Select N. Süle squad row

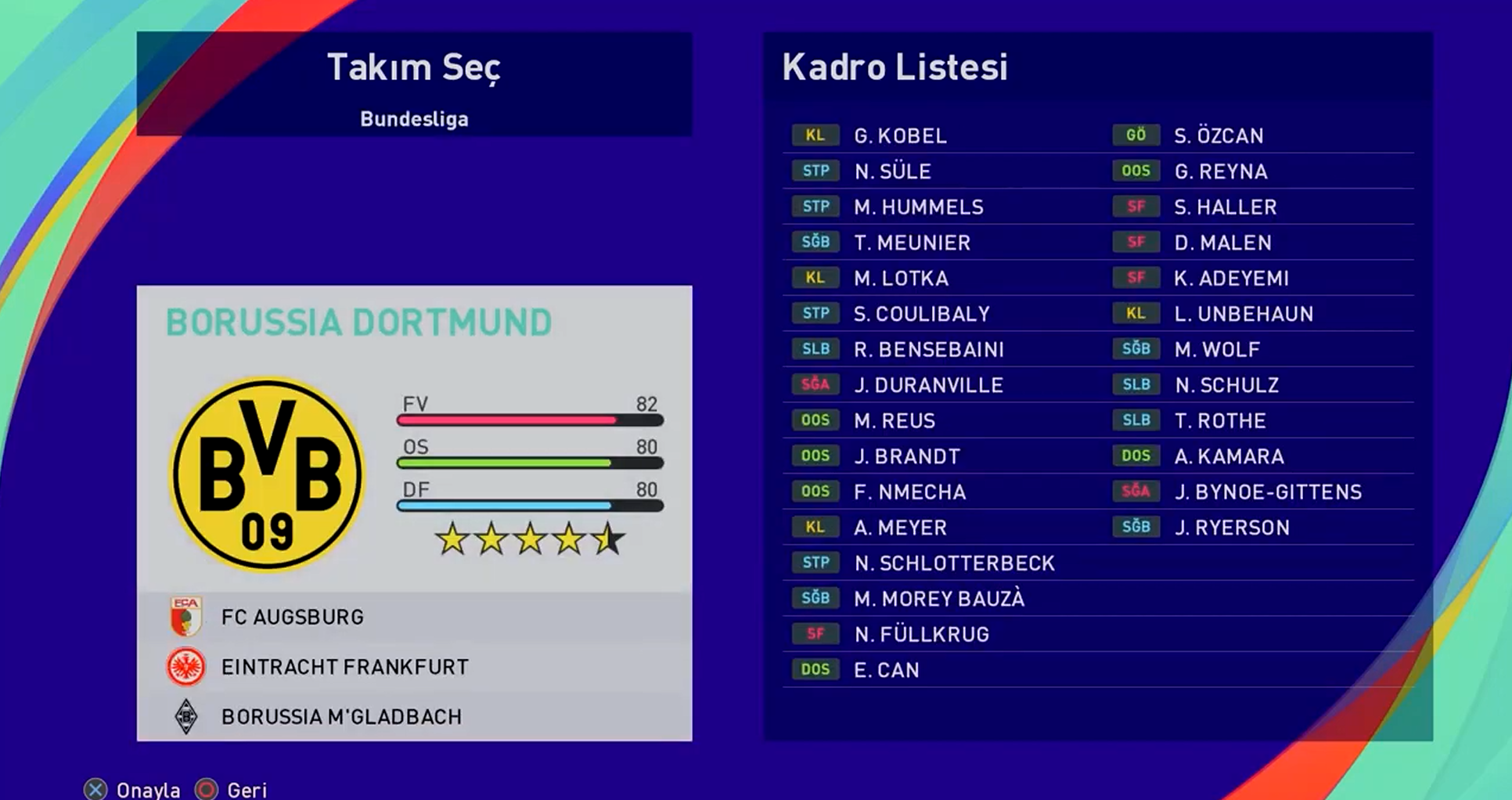pyautogui.click(x=892, y=171)
